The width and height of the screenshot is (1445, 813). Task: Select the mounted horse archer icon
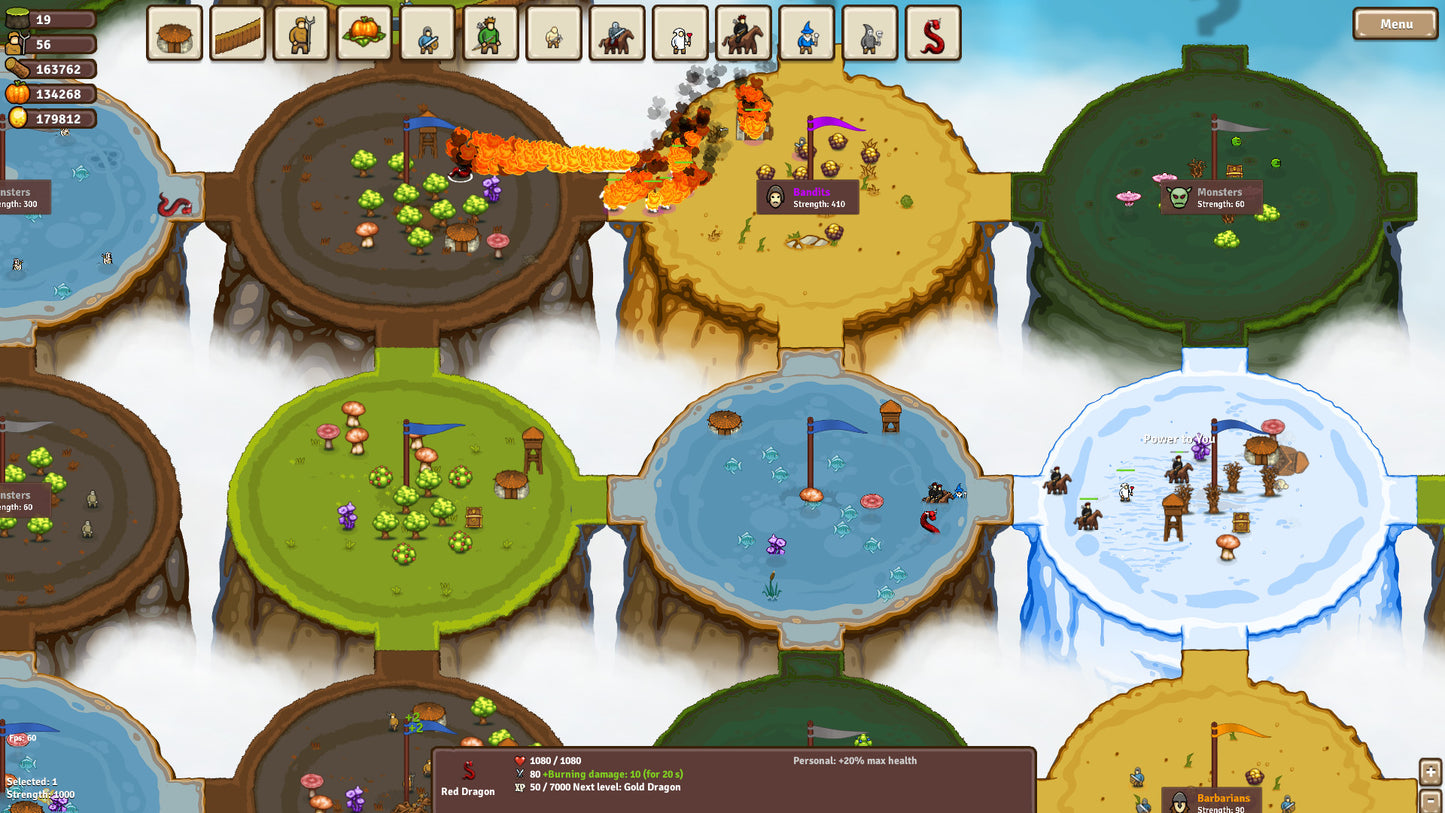[x=744, y=33]
